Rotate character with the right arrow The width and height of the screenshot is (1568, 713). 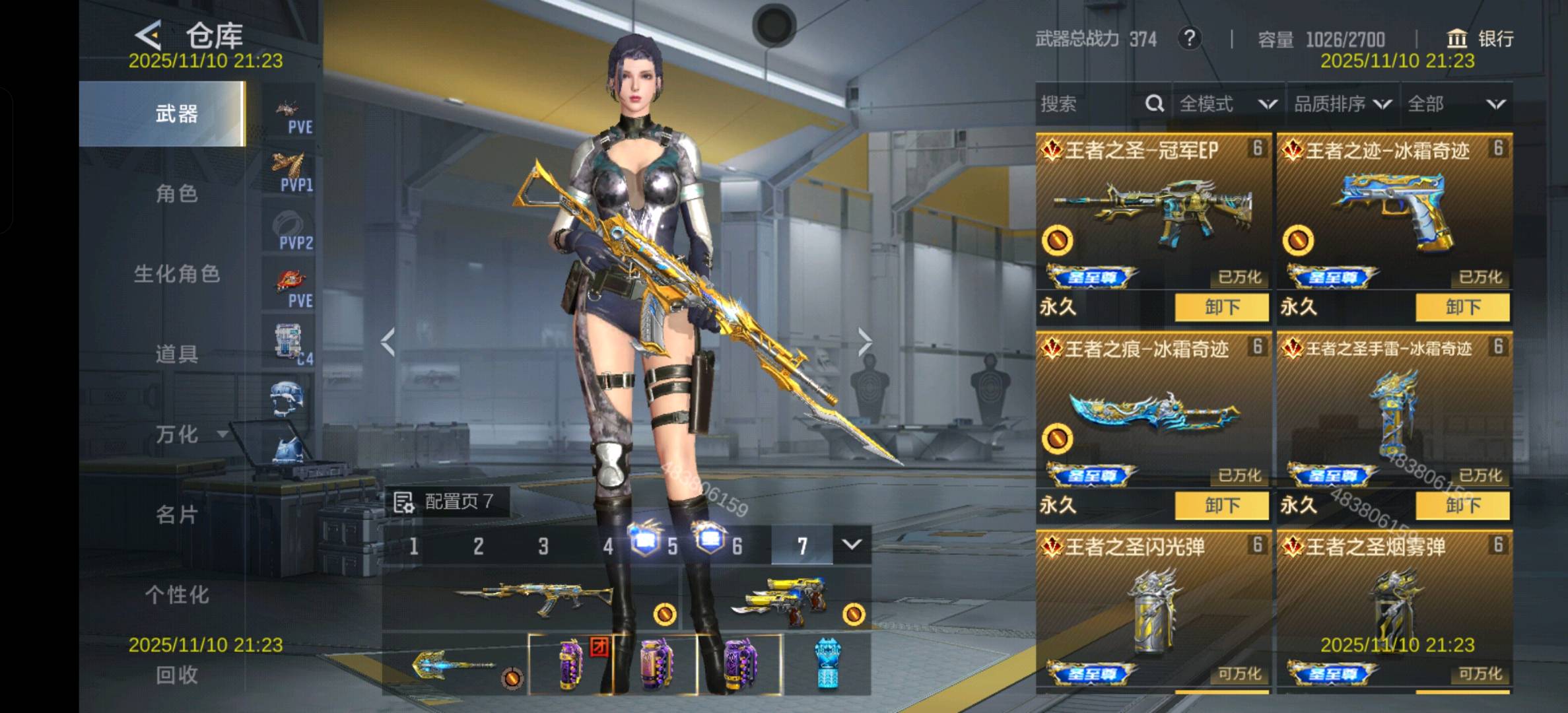point(864,342)
